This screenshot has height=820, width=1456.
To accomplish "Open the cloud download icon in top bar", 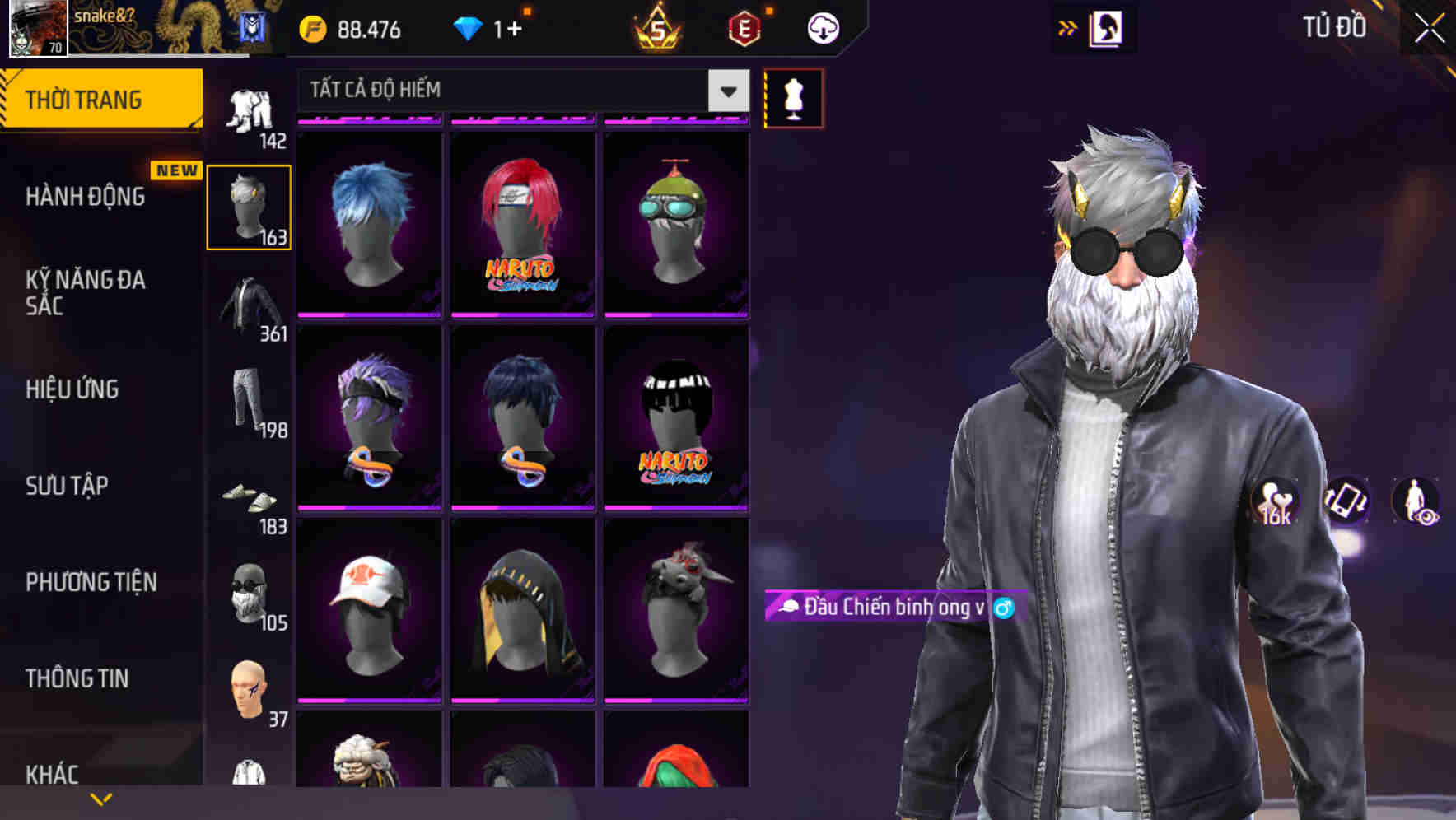I will (824, 27).
